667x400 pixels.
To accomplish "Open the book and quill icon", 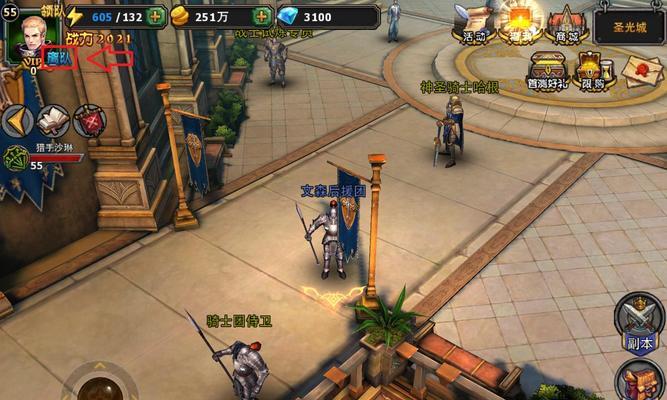I will pyautogui.click(x=52, y=121).
